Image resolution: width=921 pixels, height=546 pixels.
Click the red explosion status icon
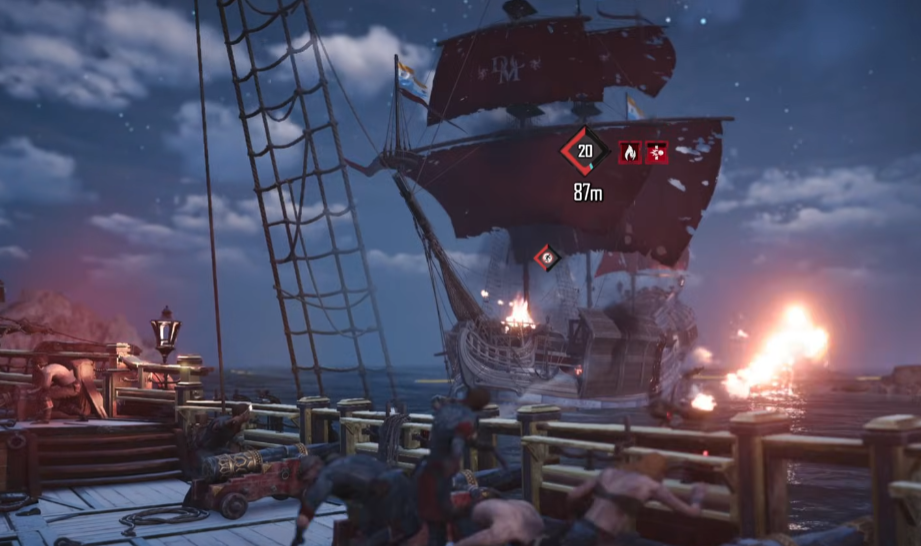pos(656,152)
